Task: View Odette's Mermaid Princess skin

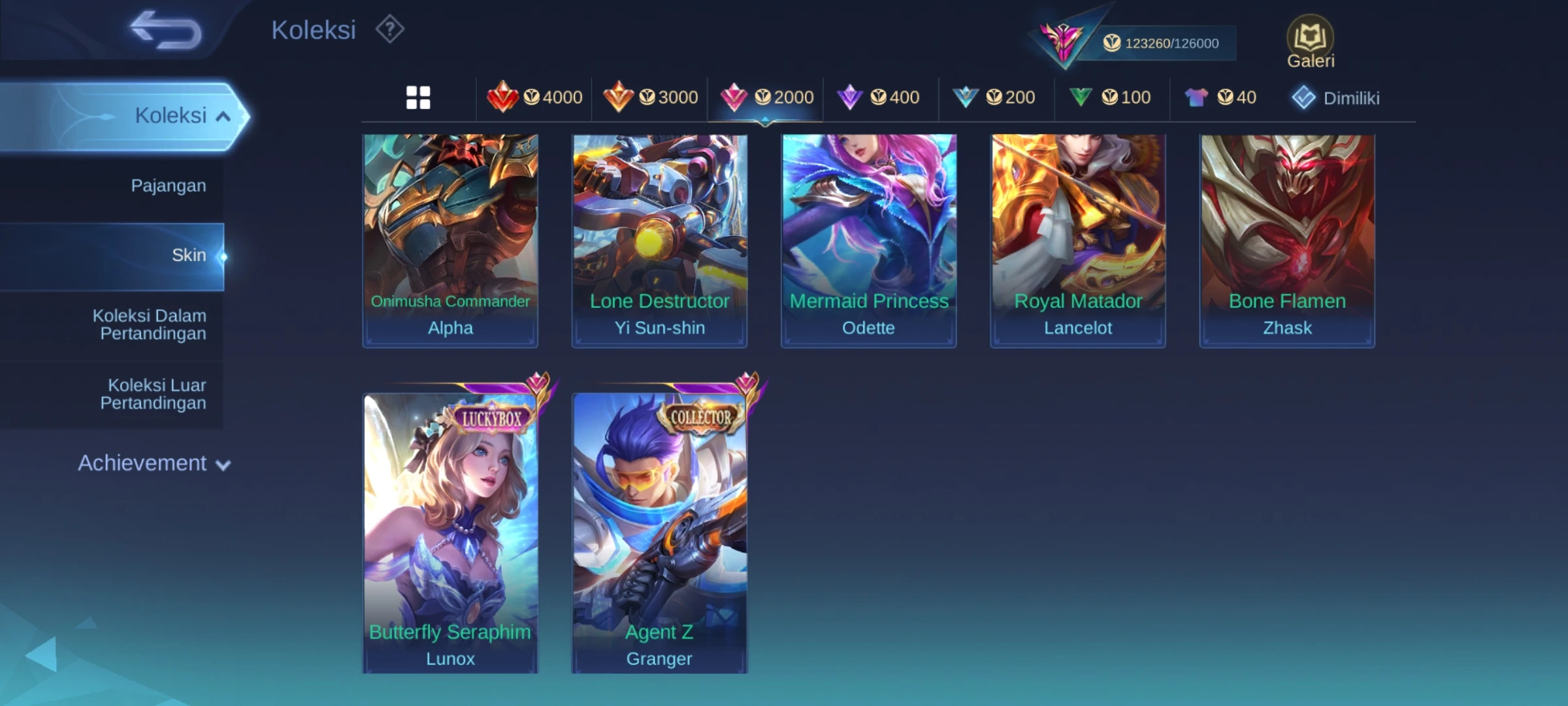Action: coord(868,240)
